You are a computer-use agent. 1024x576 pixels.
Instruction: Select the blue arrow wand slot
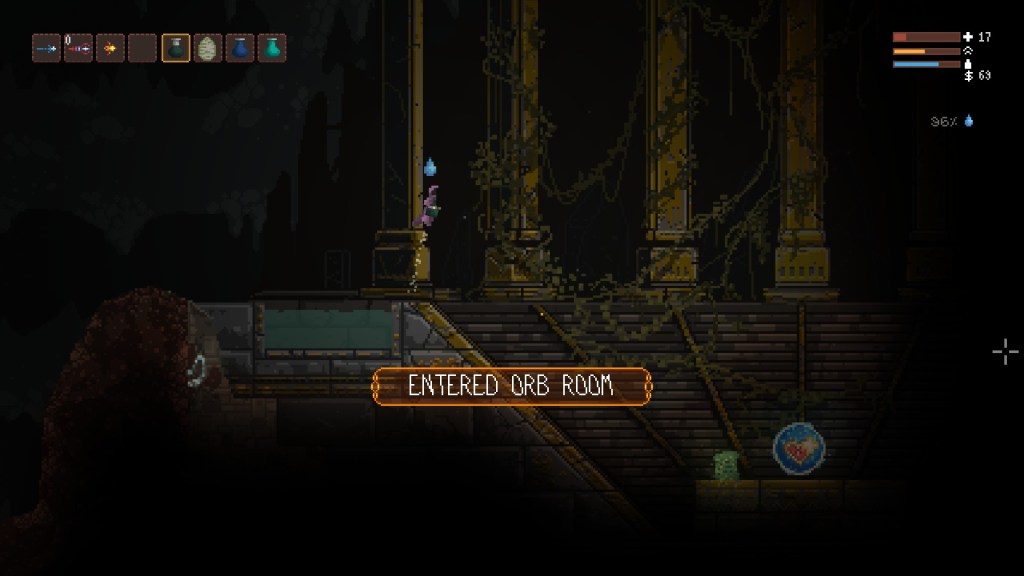(x=46, y=48)
